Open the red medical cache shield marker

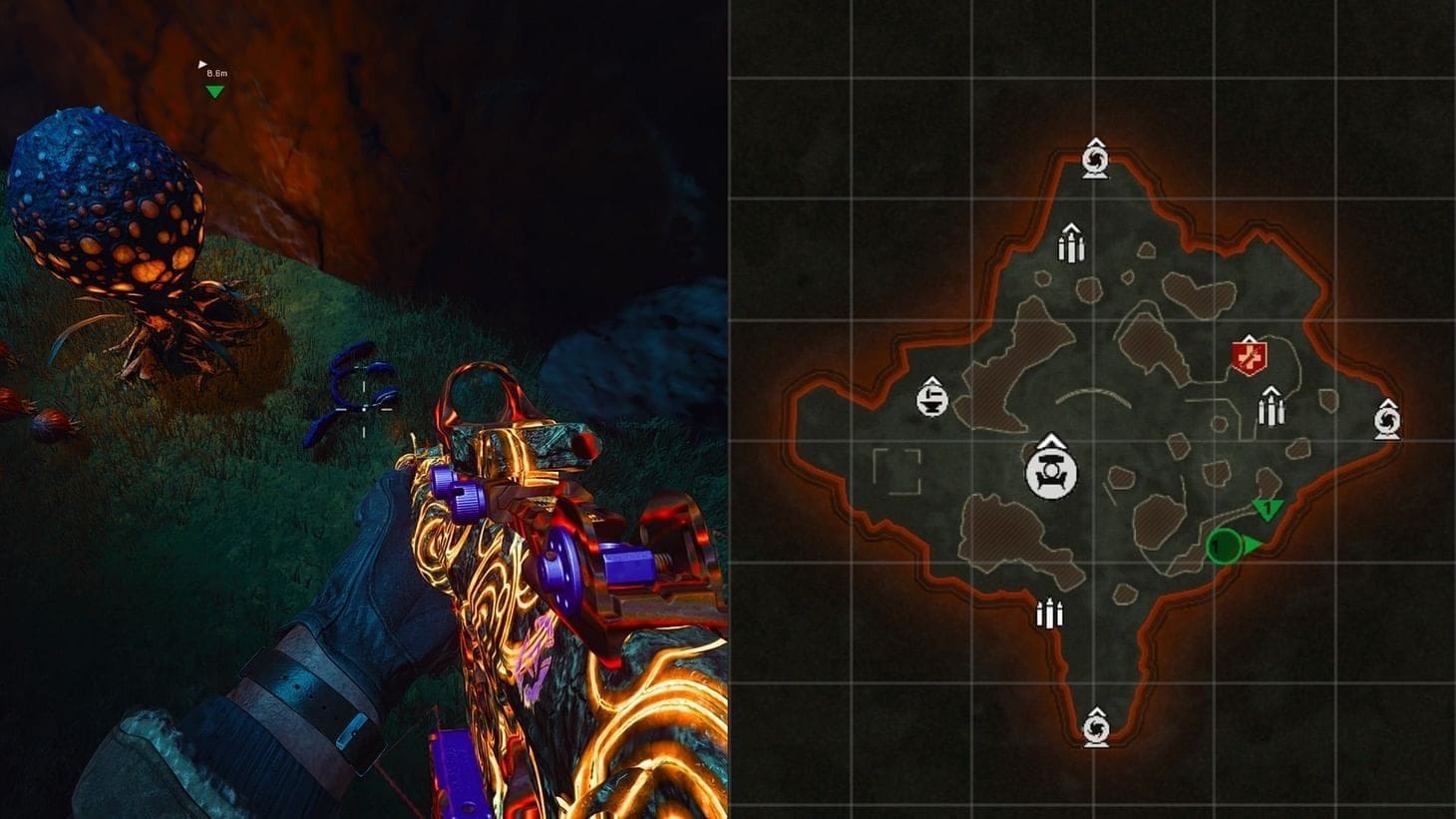(x=1248, y=357)
